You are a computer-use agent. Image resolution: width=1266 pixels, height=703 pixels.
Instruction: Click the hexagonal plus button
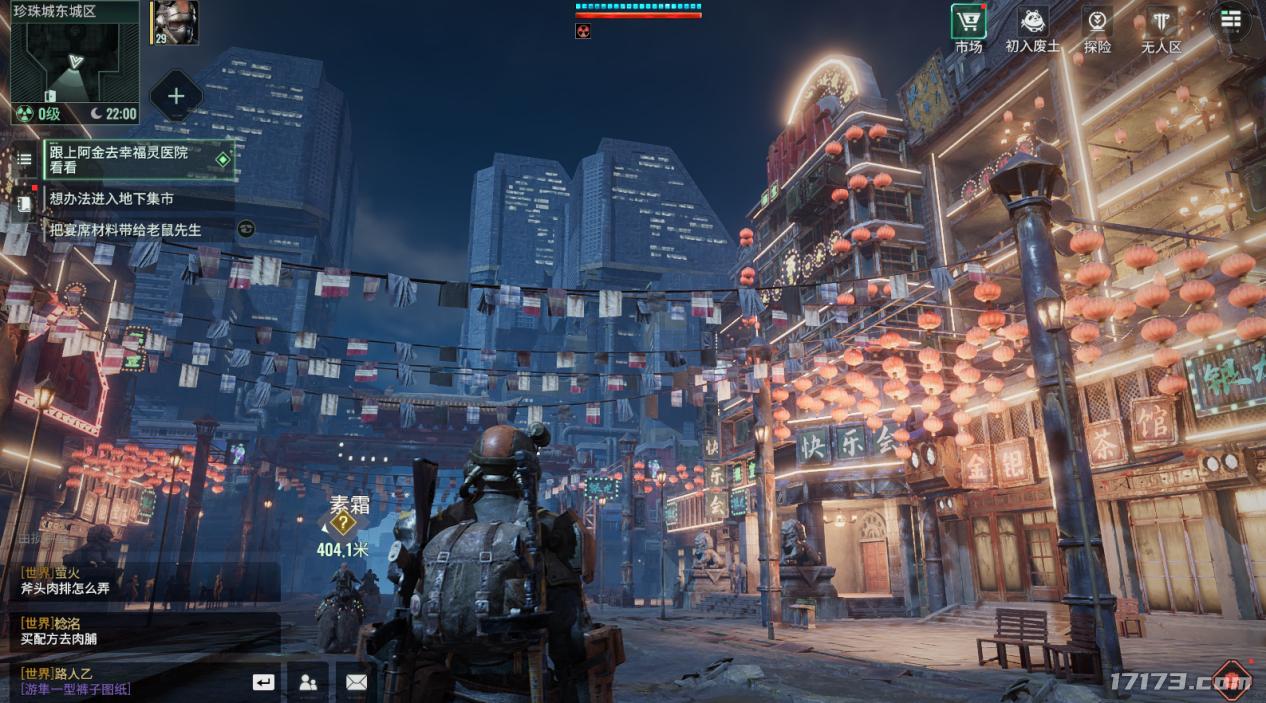(176, 96)
